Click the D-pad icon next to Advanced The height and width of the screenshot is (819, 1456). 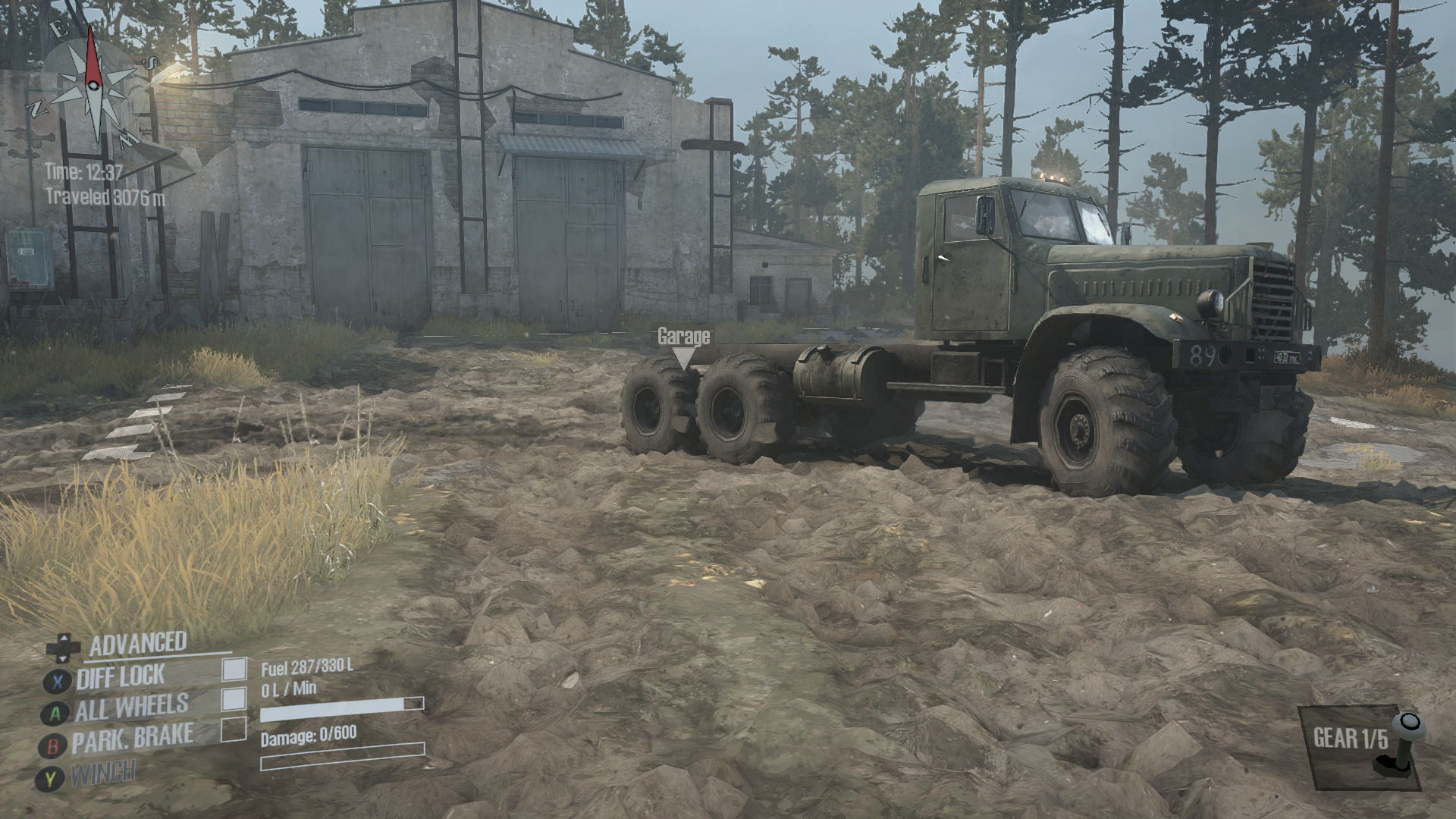[x=62, y=647]
